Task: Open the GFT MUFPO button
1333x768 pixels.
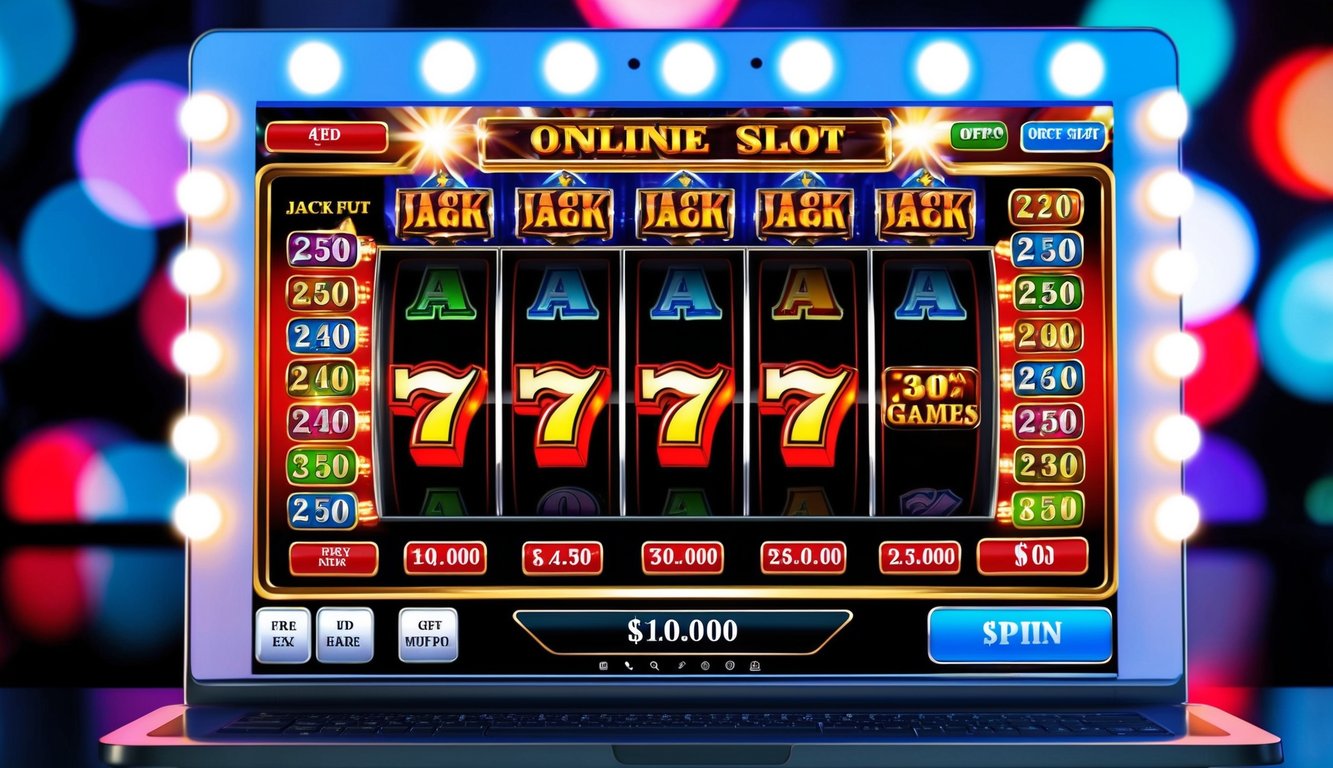Action: pyautogui.click(x=428, y=636)
